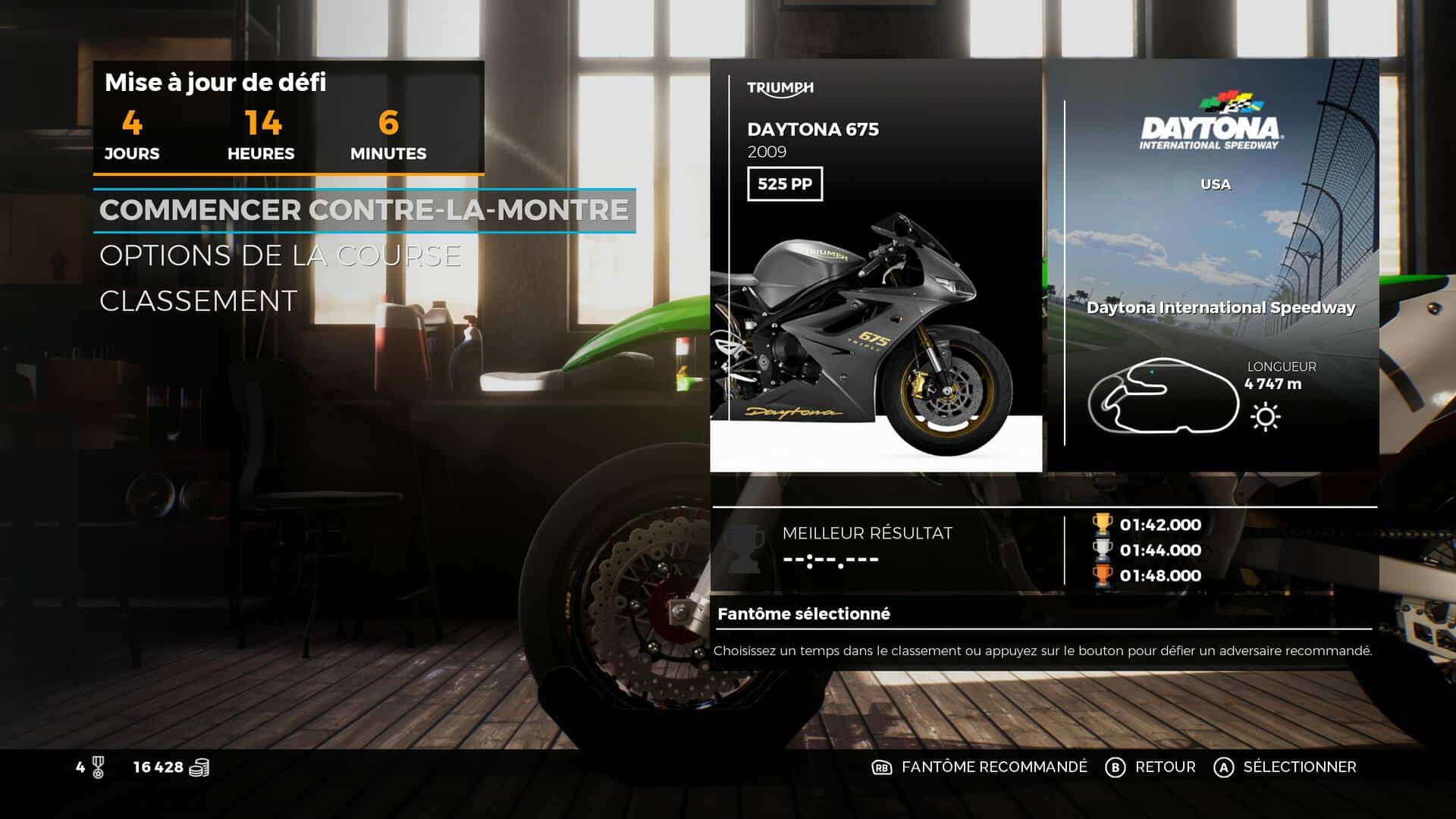Open Options de la Course
The height and width of the screenshot is (819, 1456).
(x=280, y=256)
